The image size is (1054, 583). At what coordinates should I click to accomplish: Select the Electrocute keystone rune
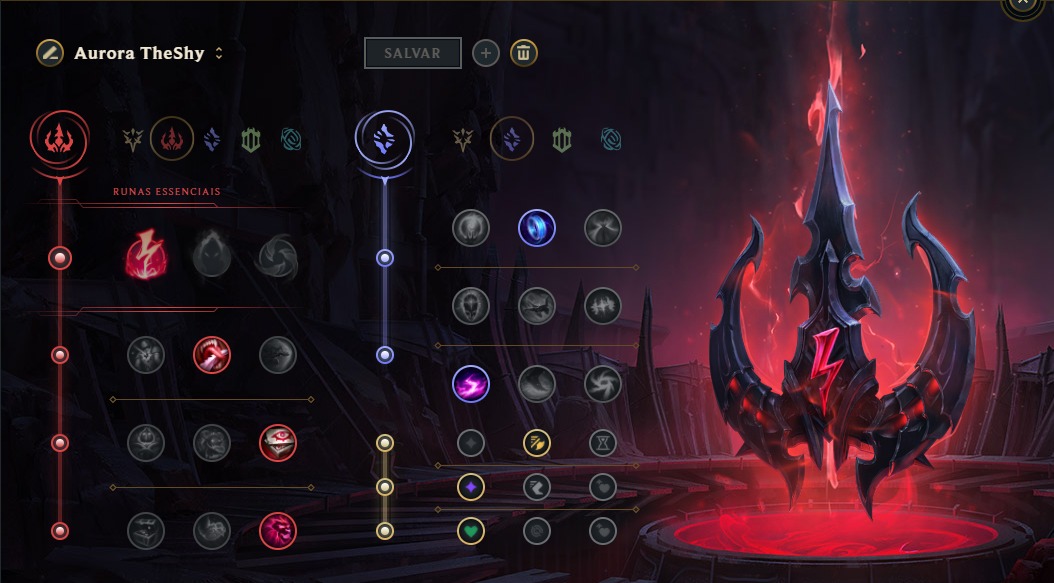pos(146,258)
